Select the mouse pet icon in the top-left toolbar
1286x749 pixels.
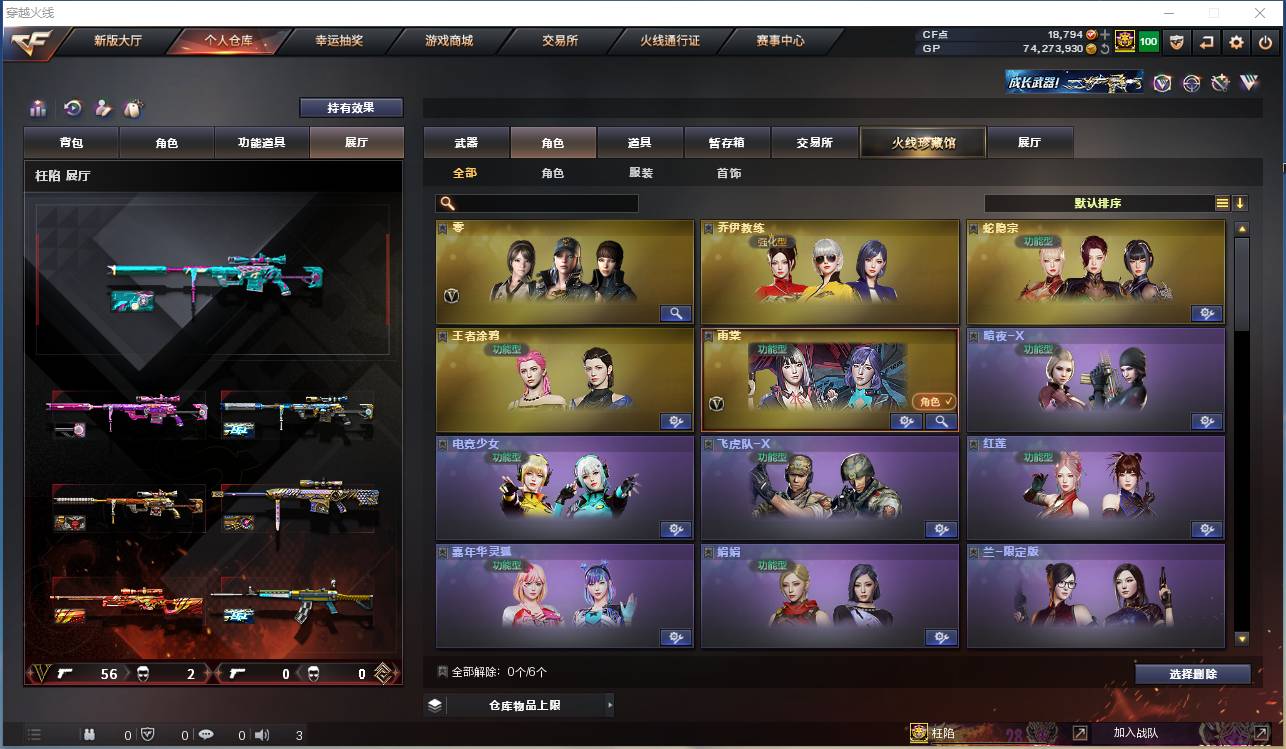(131, 108)
